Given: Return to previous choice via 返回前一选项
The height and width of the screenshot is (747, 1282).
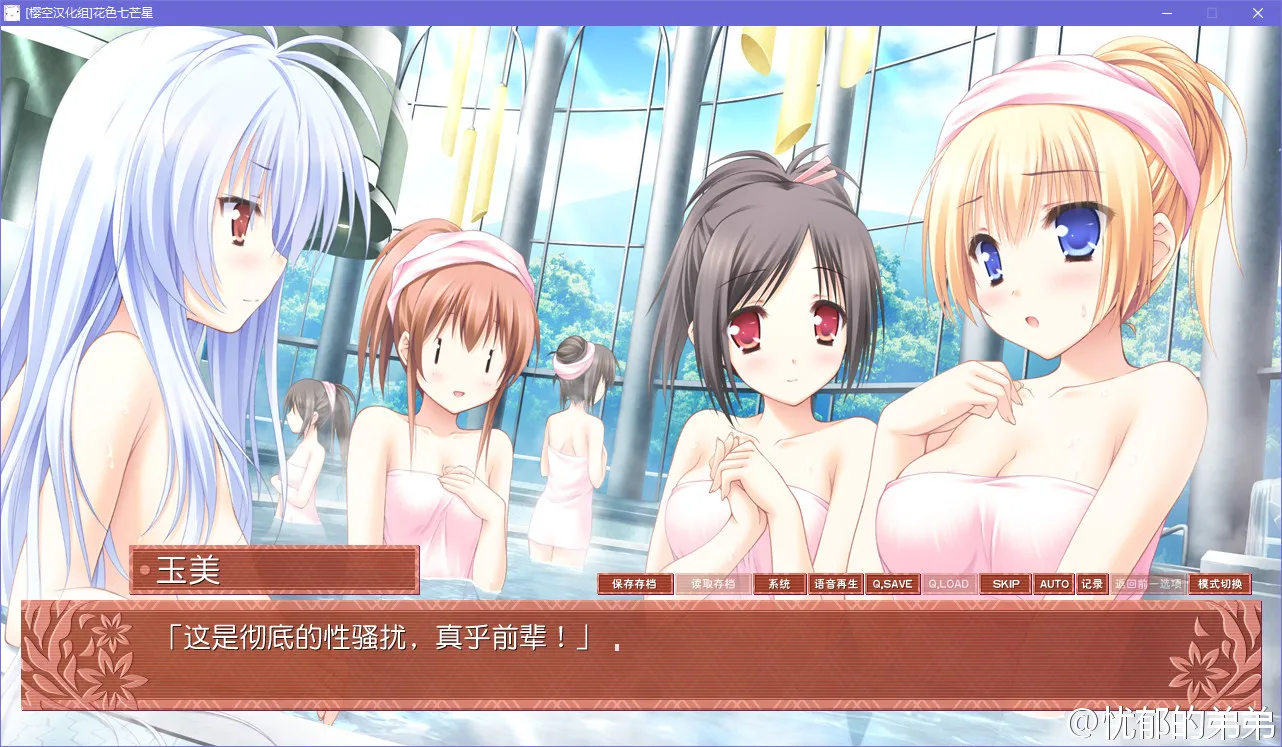Looking at the screenshot, I should click(1148, 584).
